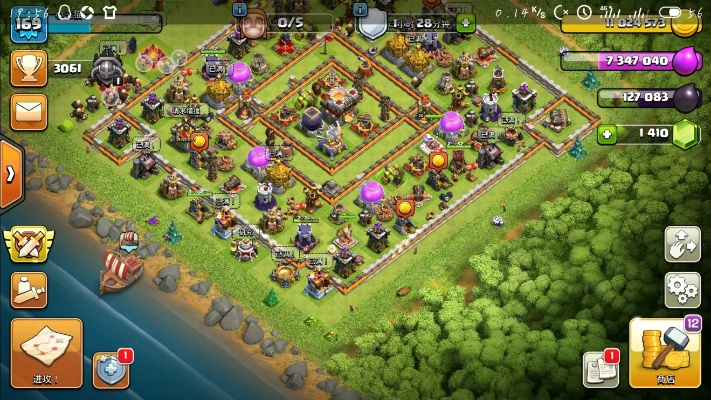
Task: Open the settings gear button
Action: (x=682, y=290)
